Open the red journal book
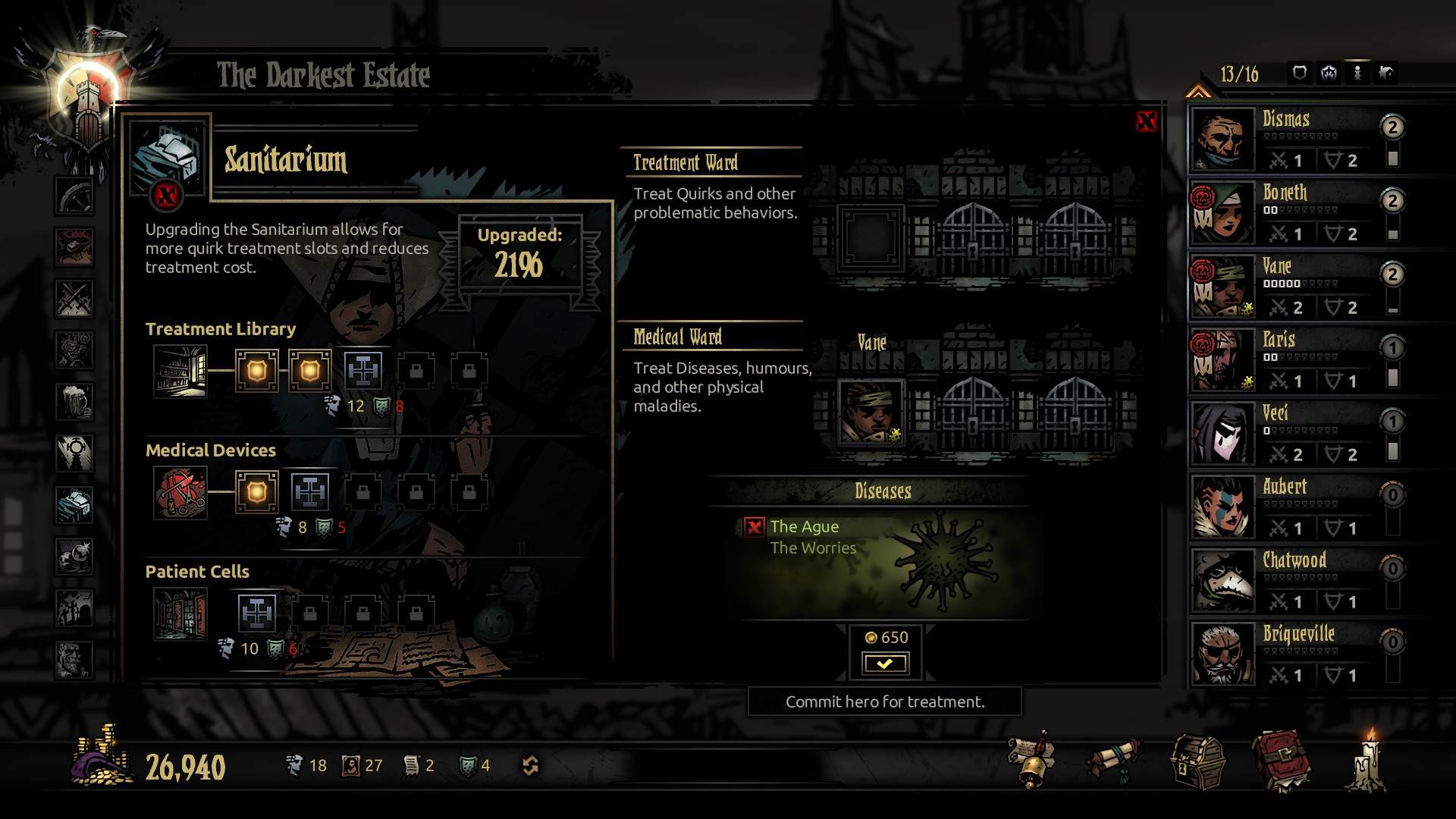The width and height of the screenshot is (1456, 819). (1281, 760)
